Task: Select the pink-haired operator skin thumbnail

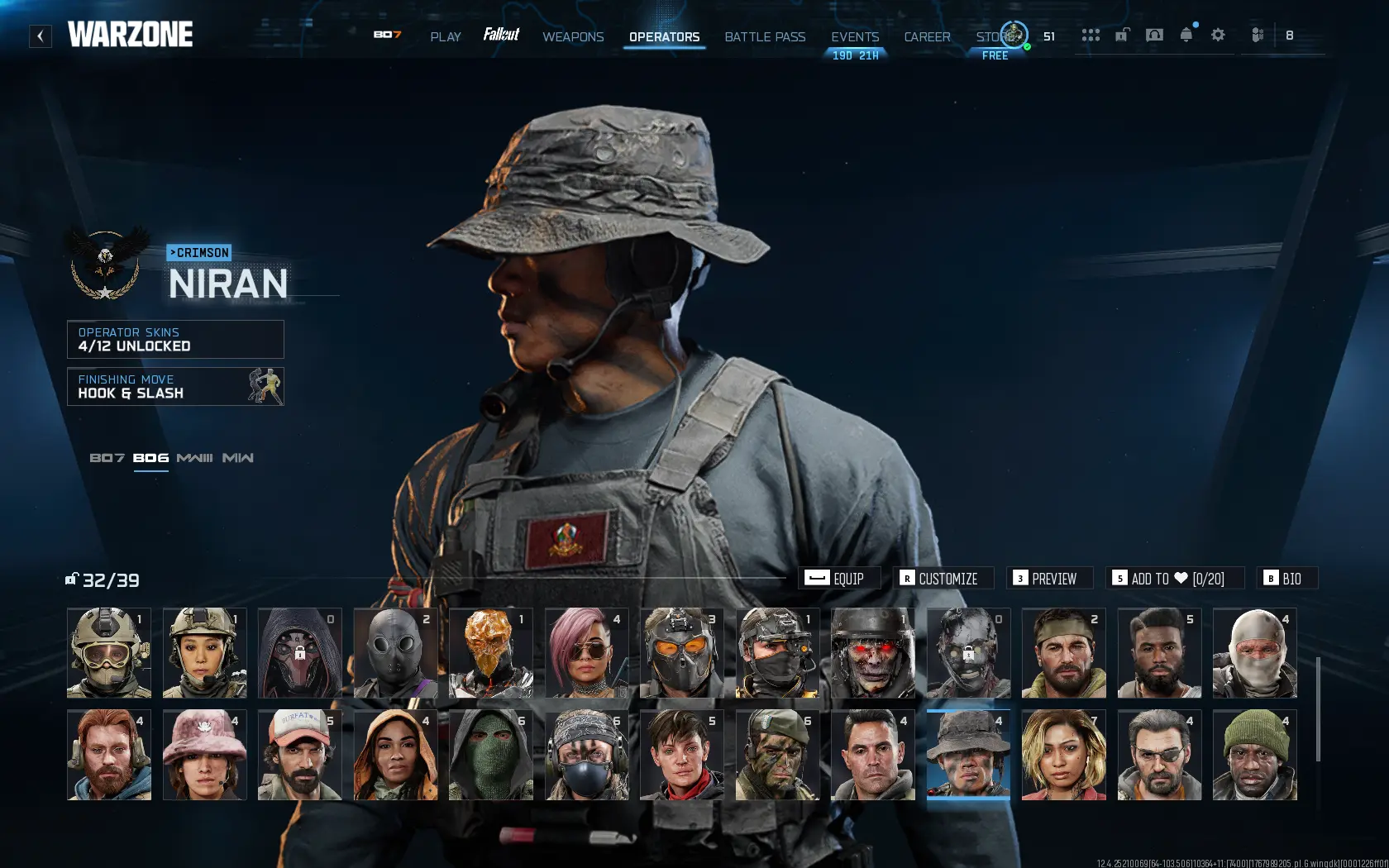Action: click(x=586, y=653)
